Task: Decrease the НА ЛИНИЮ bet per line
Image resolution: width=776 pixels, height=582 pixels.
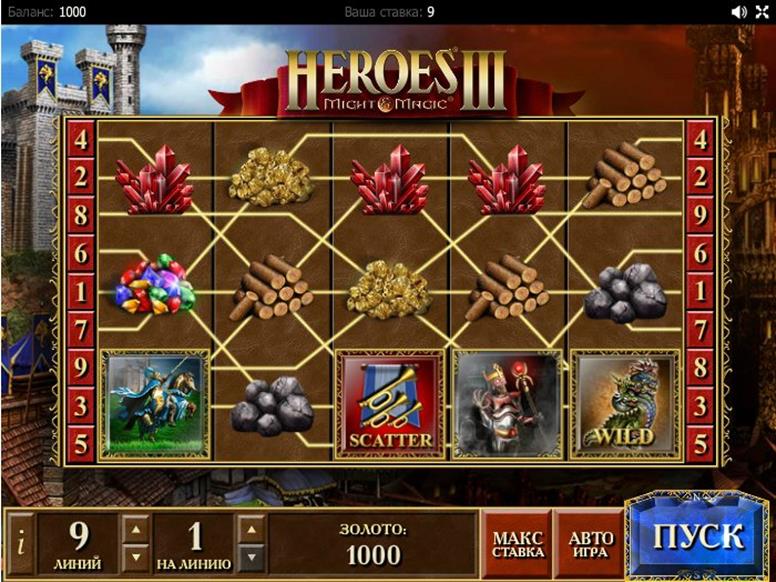Action: pyautogui.click(x=254, y=557)
